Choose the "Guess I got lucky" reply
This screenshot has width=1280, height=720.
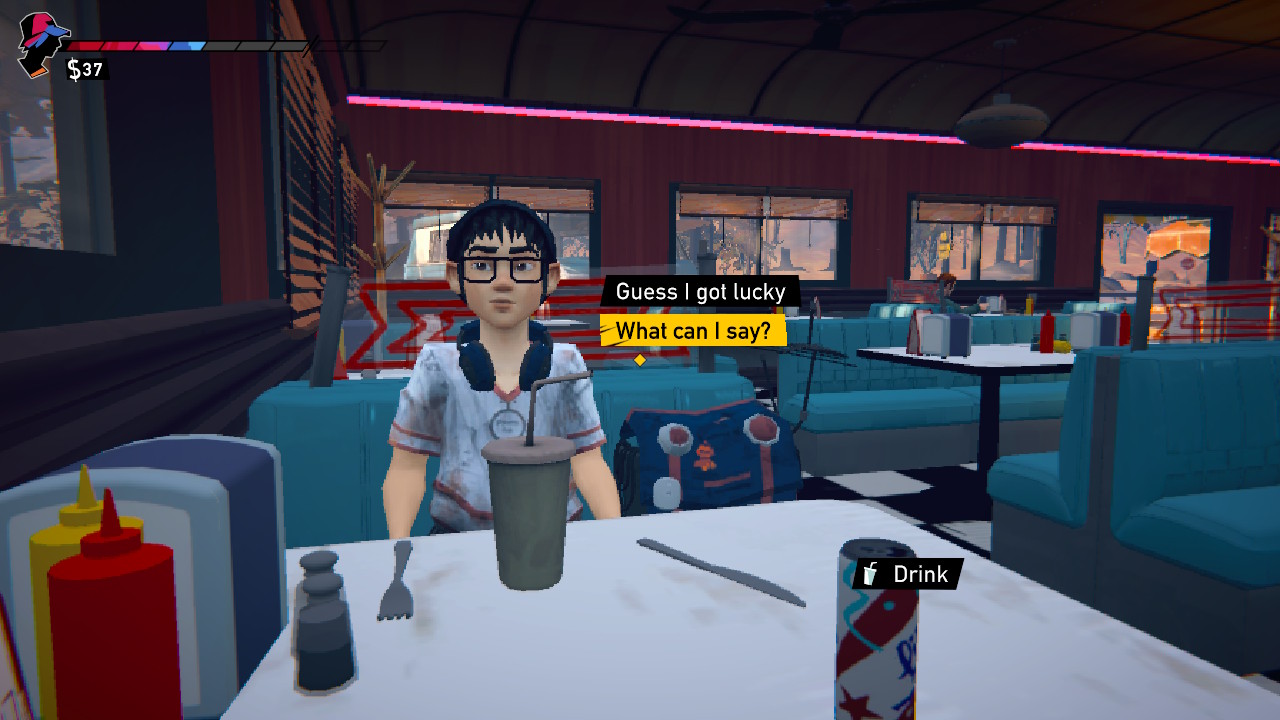coord(700,292)
